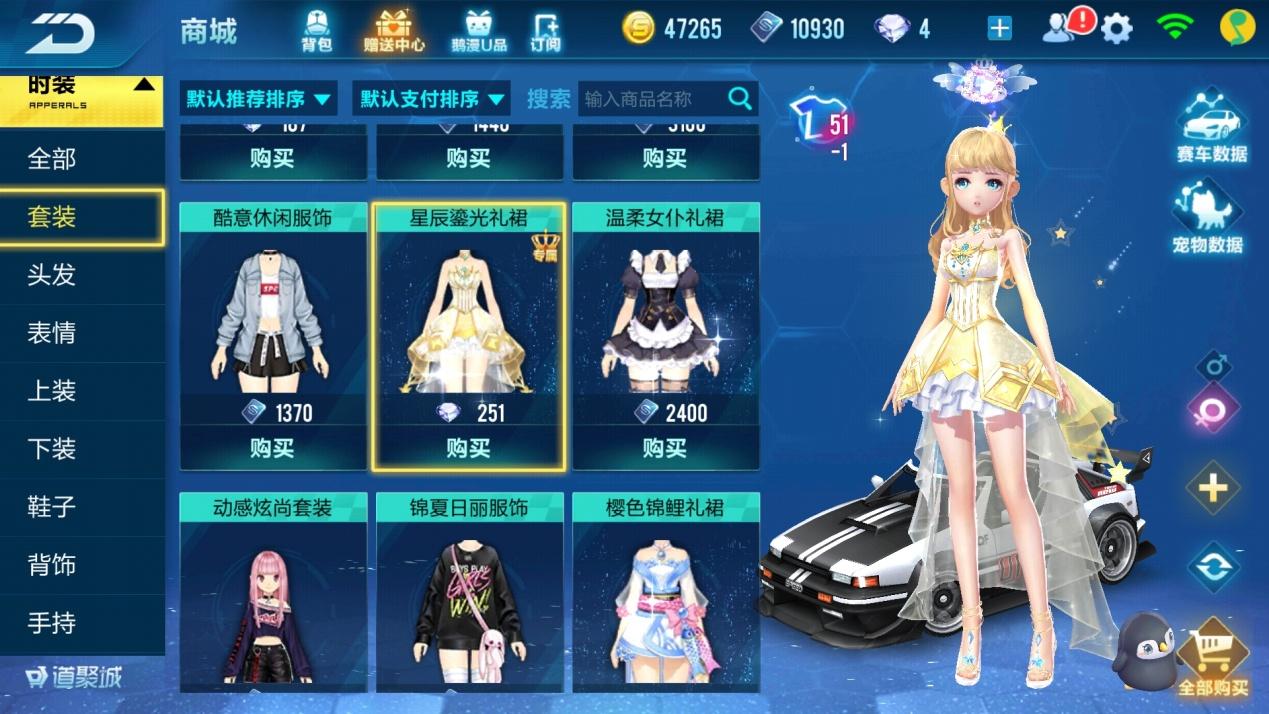Open 赛车数据 car data
Screen dimensions: 1269x714
click(1211, 127)
